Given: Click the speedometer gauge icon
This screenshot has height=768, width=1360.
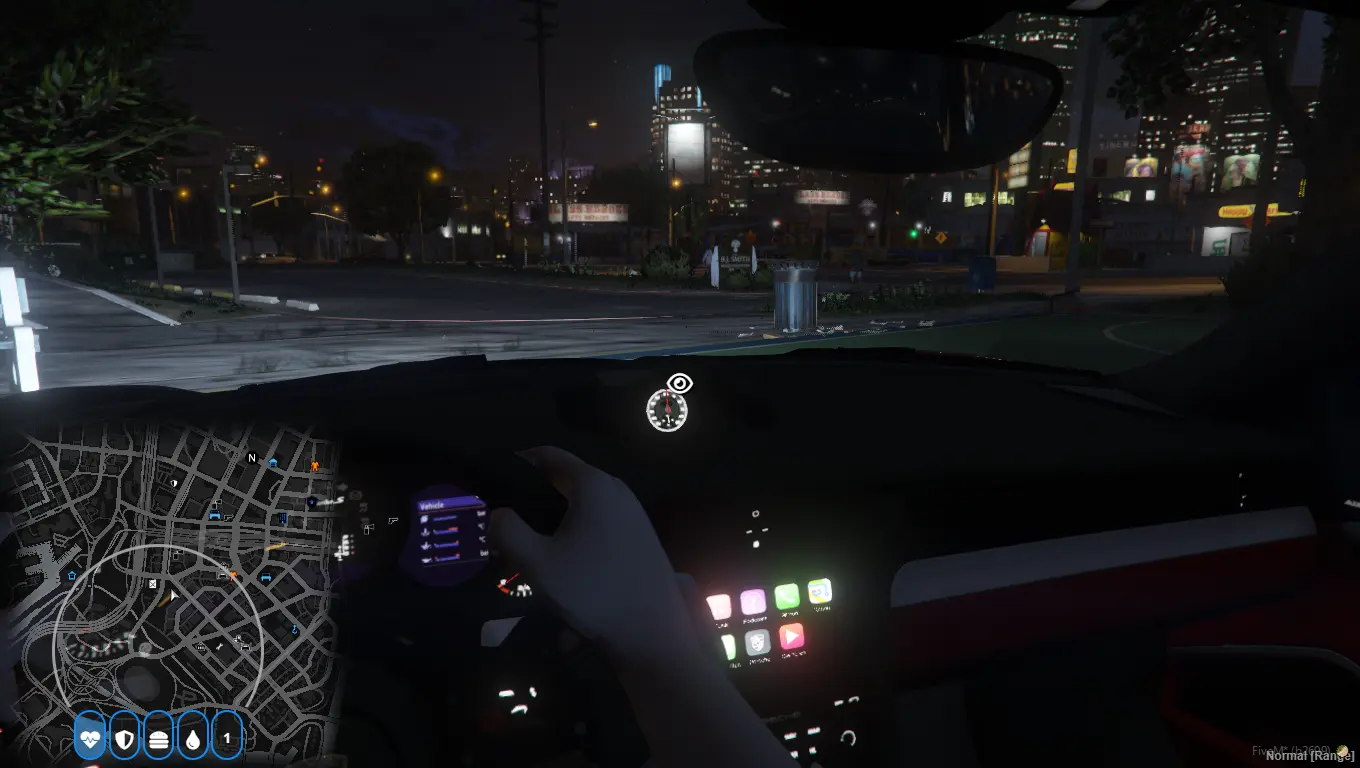Looking at the screenshot, I should point(667,411).
